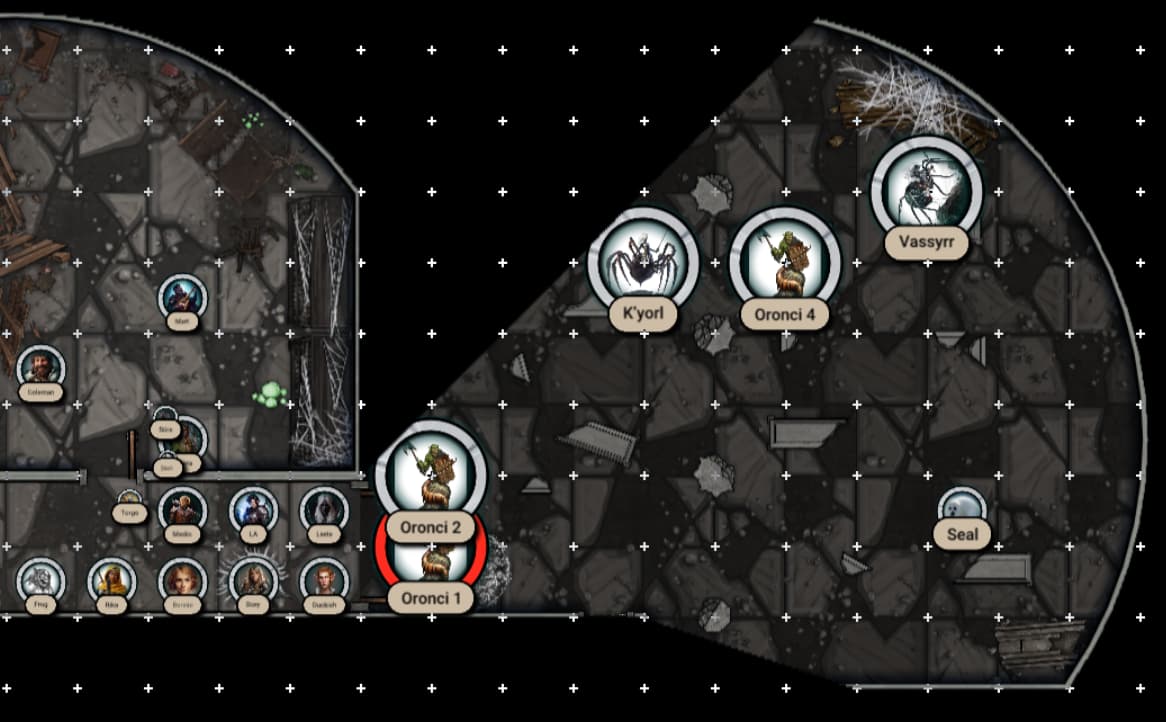Select the Frog character token
The width and height of the screenshot is (1166, 722).
coord(40,580)
